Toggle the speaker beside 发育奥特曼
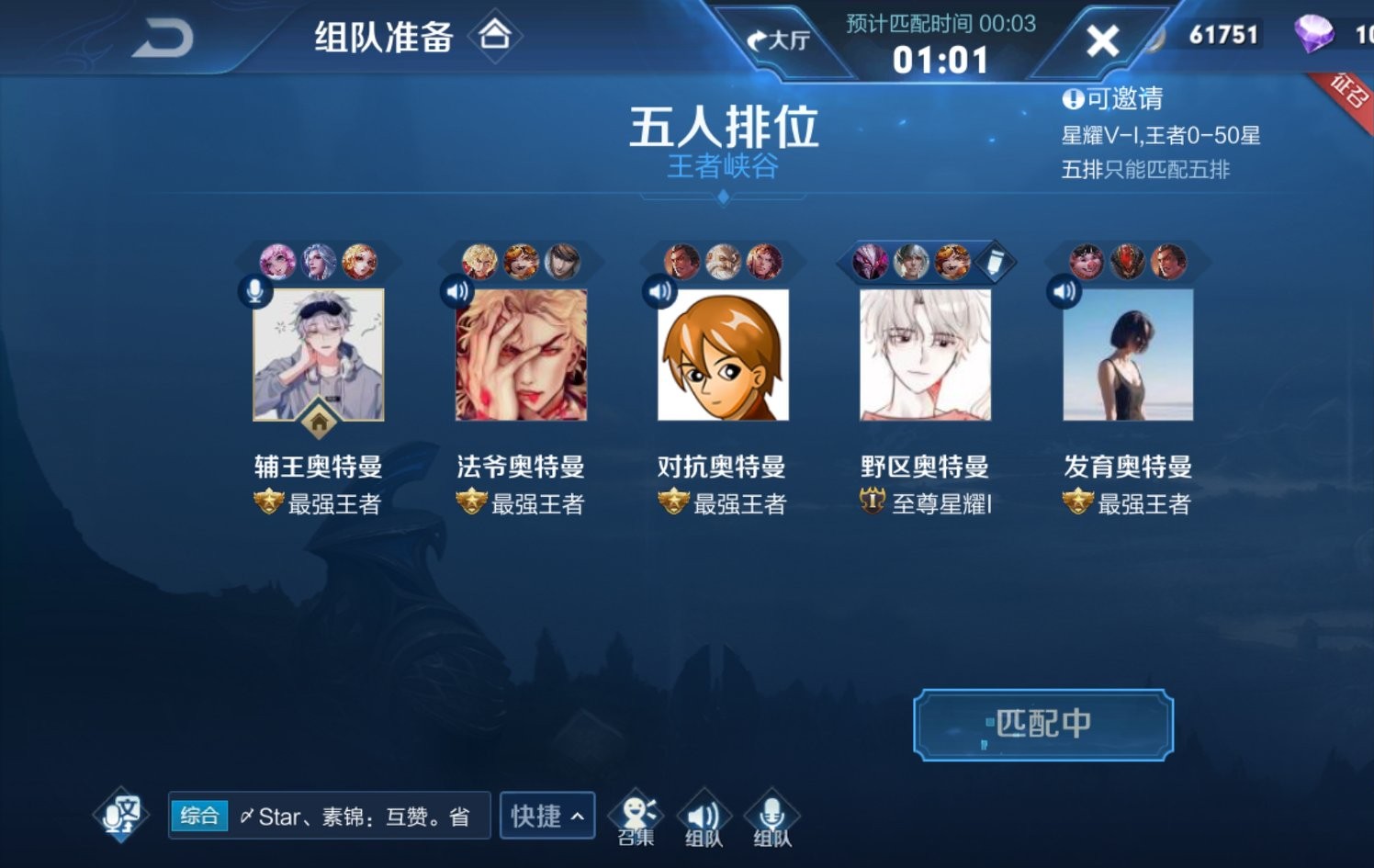Viewport: 1374px width, 868px height. (x=1062, y=290)
